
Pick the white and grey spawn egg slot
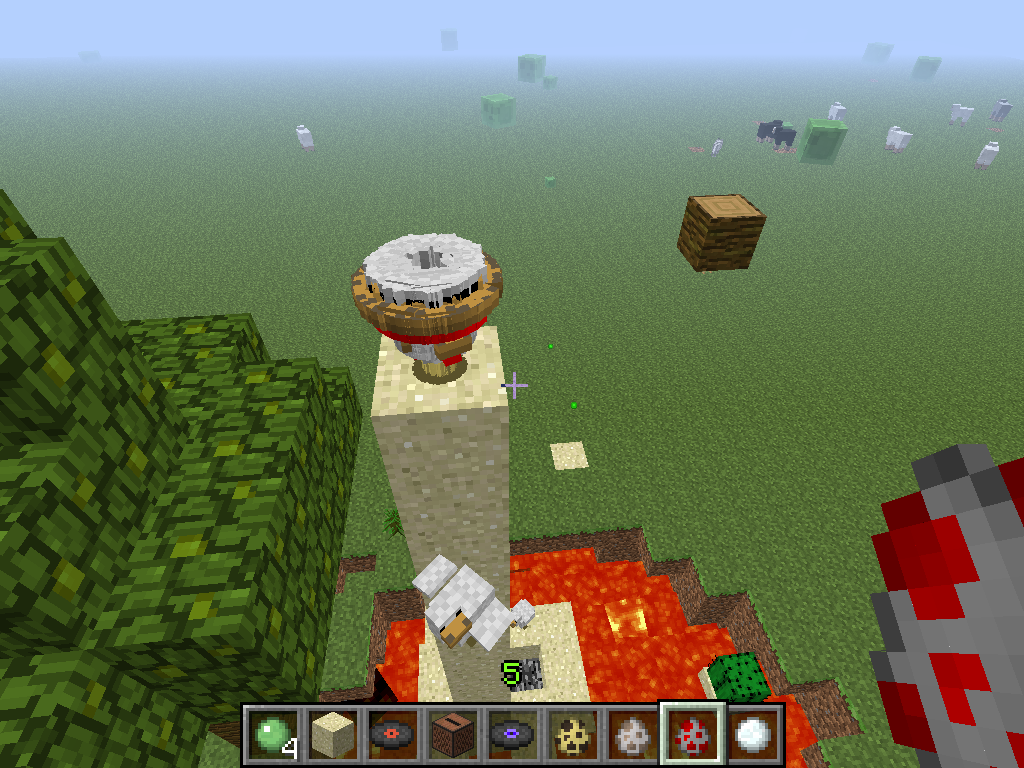(631, 735)
